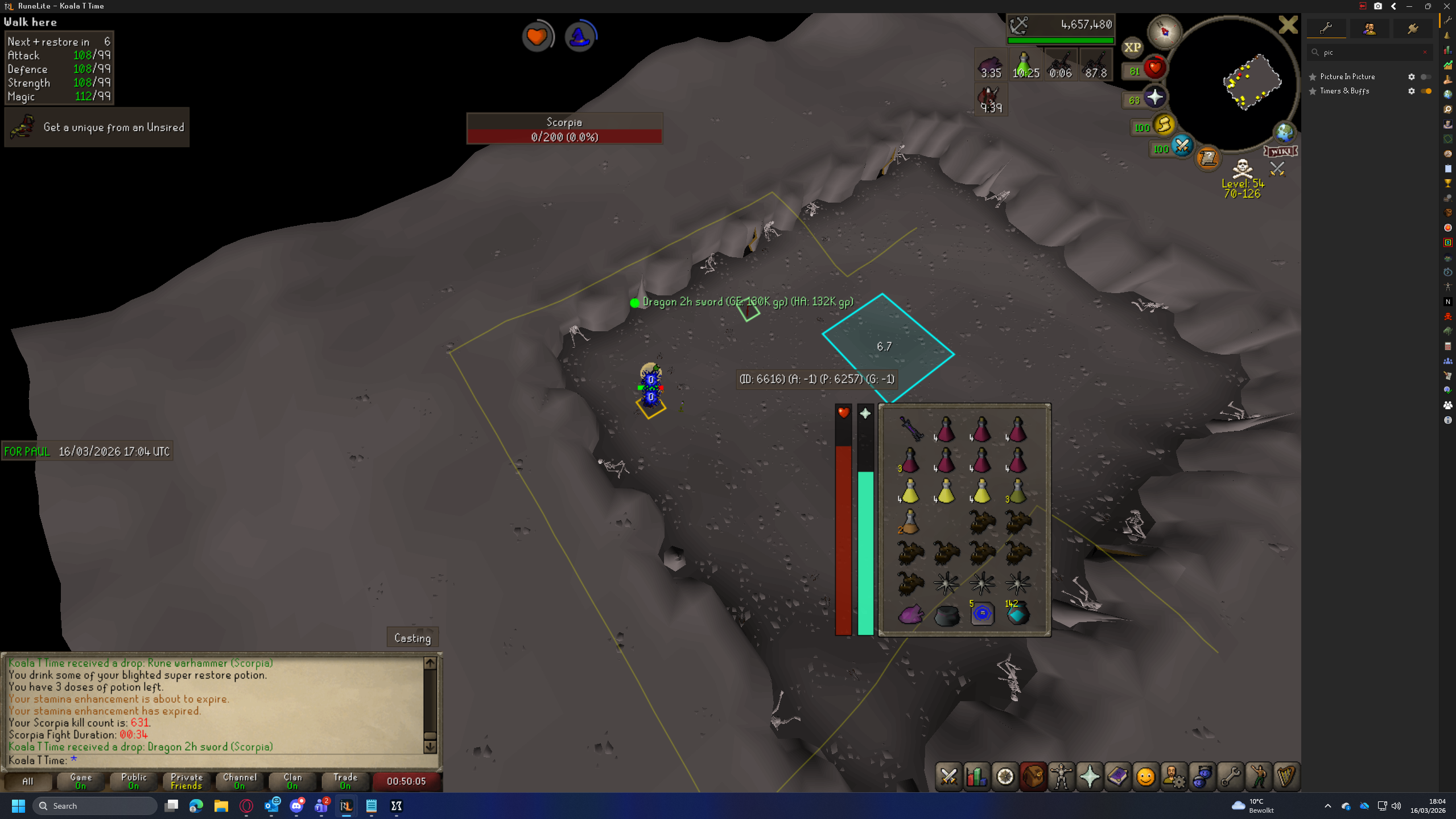The image size is (1456, 819).
Task: Select the purple staff in the inventory
Action: point(910,429)
